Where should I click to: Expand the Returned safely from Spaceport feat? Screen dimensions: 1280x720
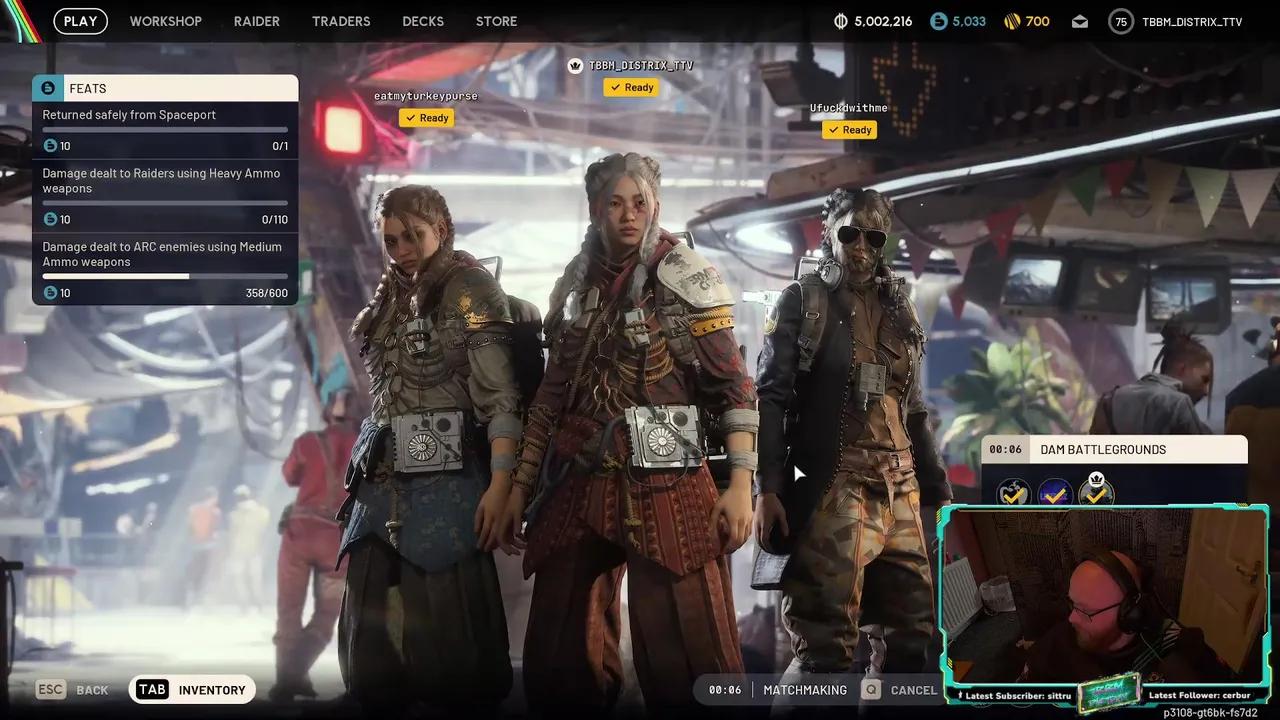point(129,114)
